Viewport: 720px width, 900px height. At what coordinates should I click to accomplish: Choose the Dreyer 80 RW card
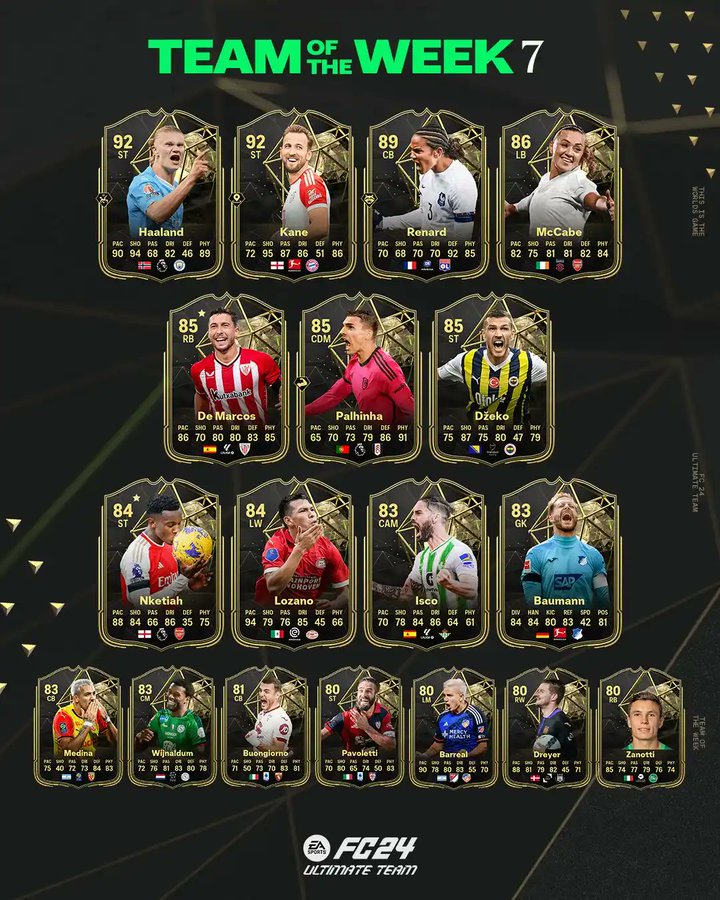pos(547,727)
